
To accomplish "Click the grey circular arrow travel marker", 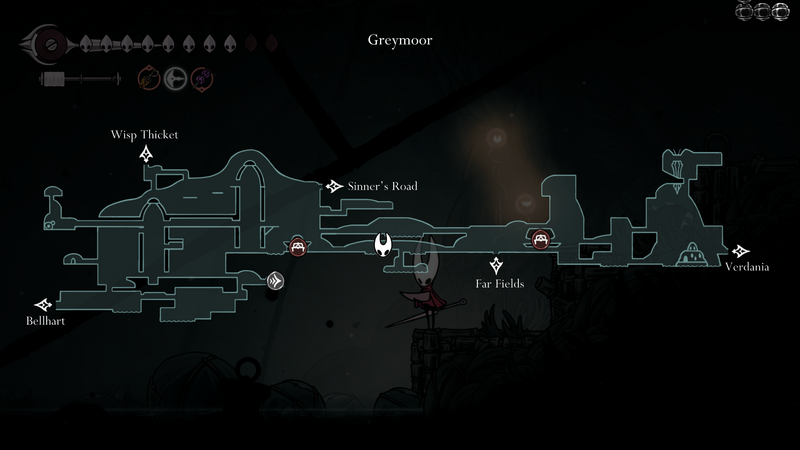I will pos(276,282).
